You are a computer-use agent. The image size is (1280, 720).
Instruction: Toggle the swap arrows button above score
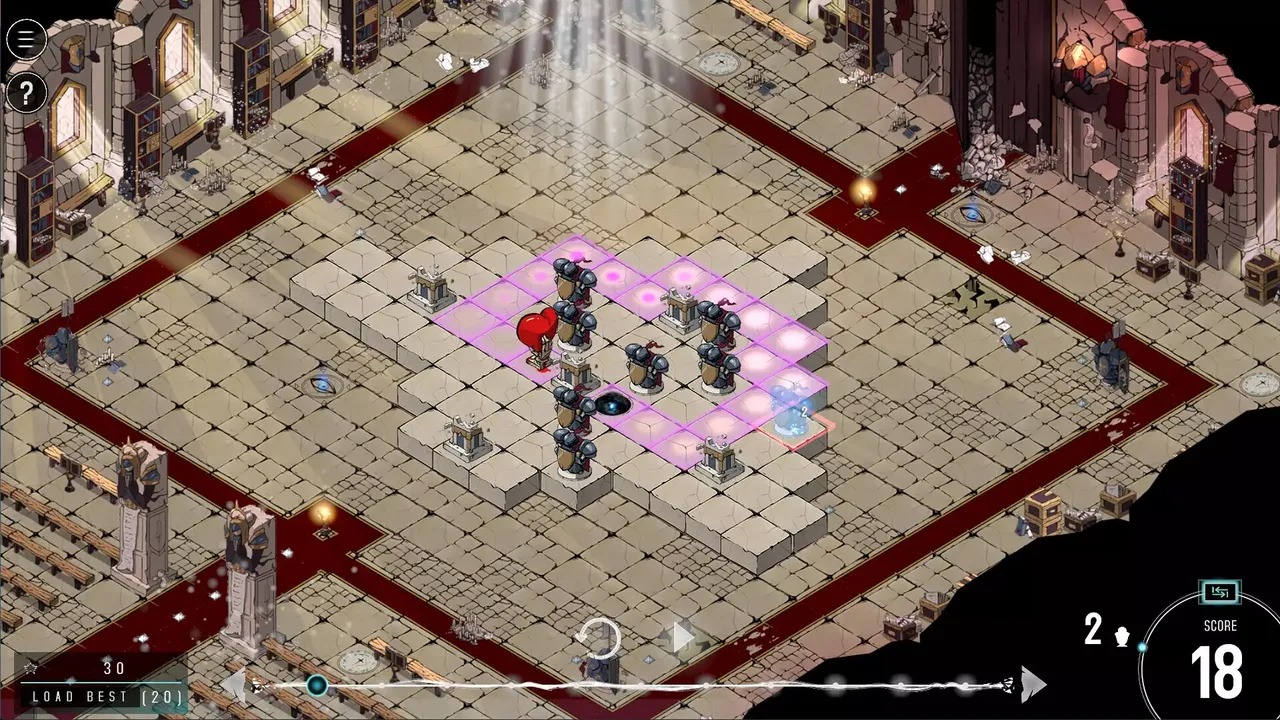[x=1220, y=593]
